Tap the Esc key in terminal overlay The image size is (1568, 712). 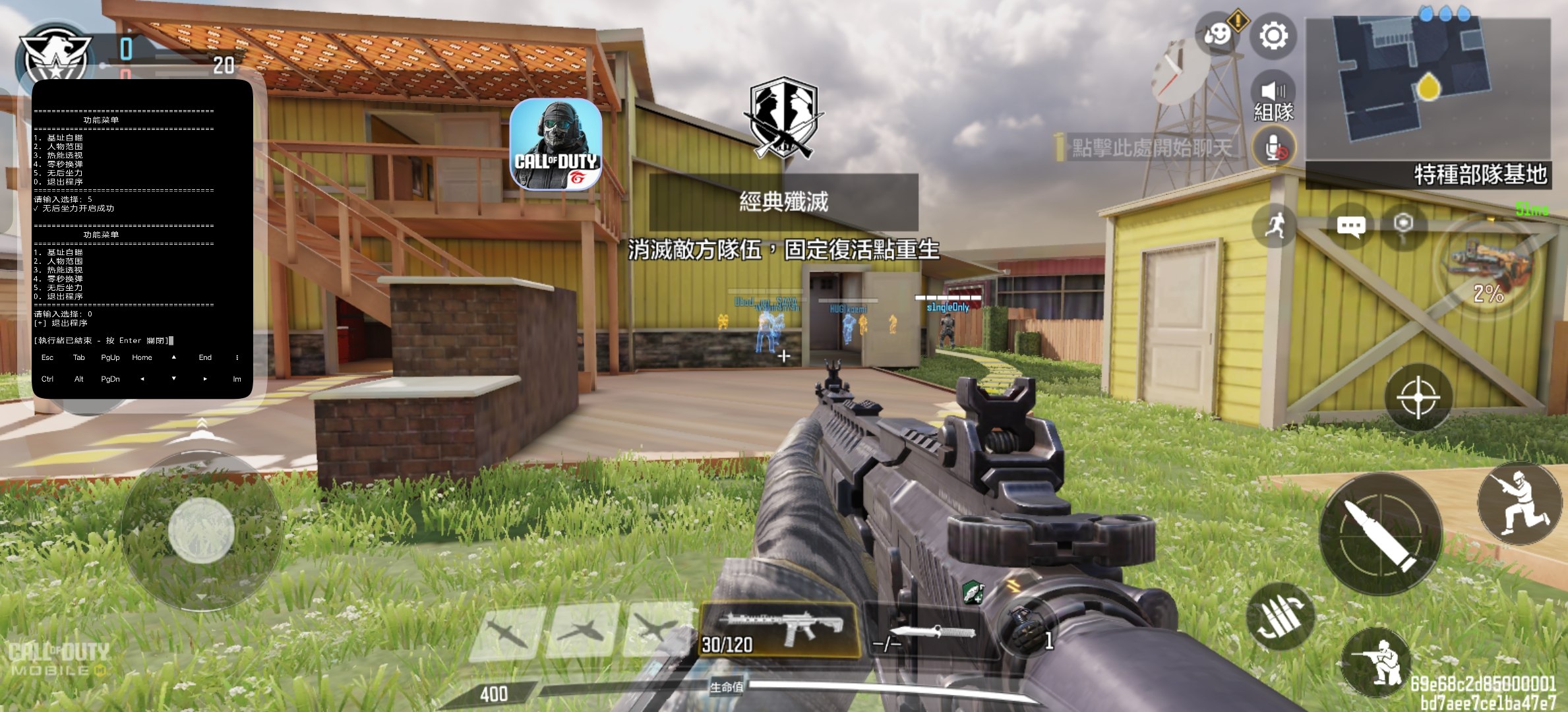[47, 358]
